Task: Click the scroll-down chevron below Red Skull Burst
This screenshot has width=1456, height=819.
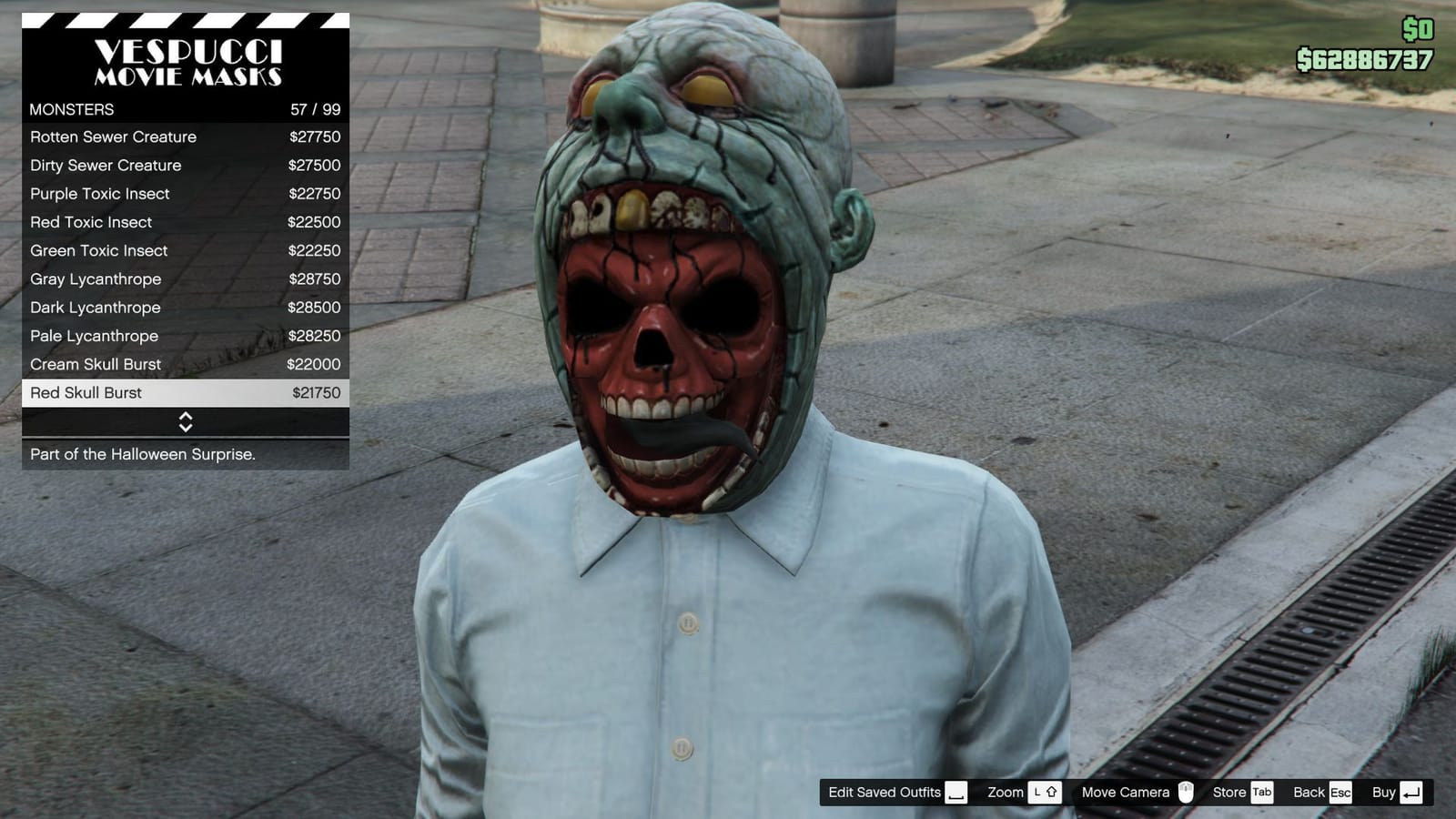Action: point(185,428)
